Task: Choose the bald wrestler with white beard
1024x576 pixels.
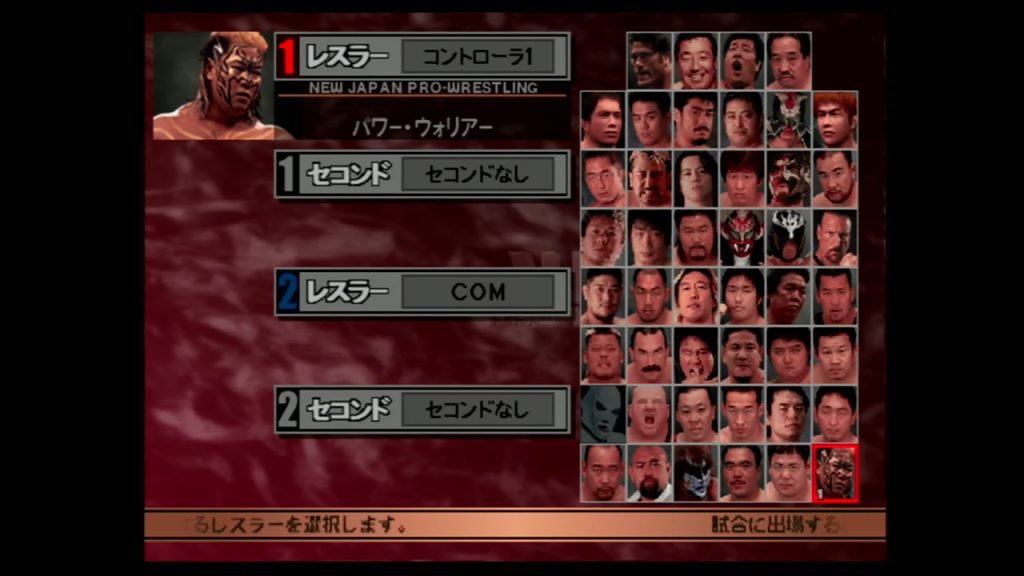Action: pos(649,473)
